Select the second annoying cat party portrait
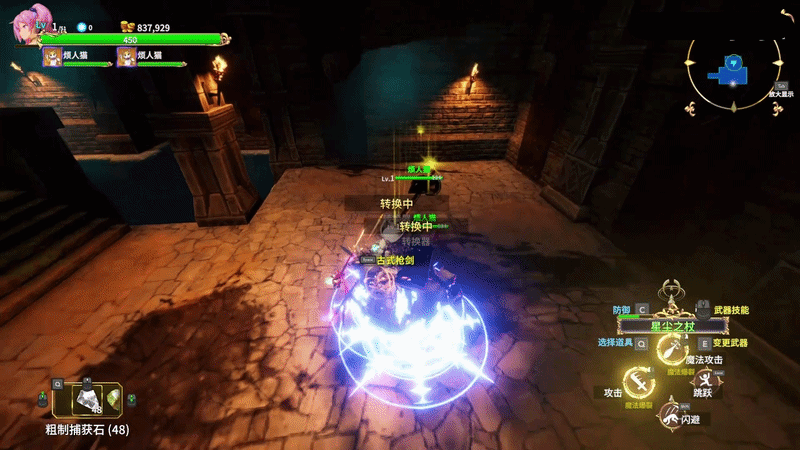Screen dimensions: 800x450 coord(127,57)
